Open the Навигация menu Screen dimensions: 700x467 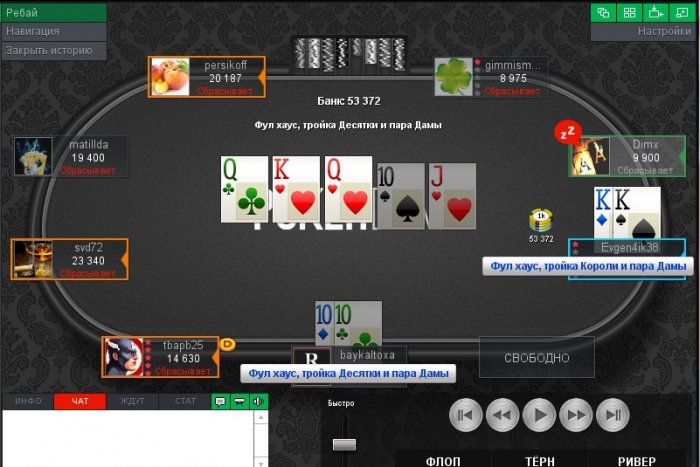click(53, 31)
